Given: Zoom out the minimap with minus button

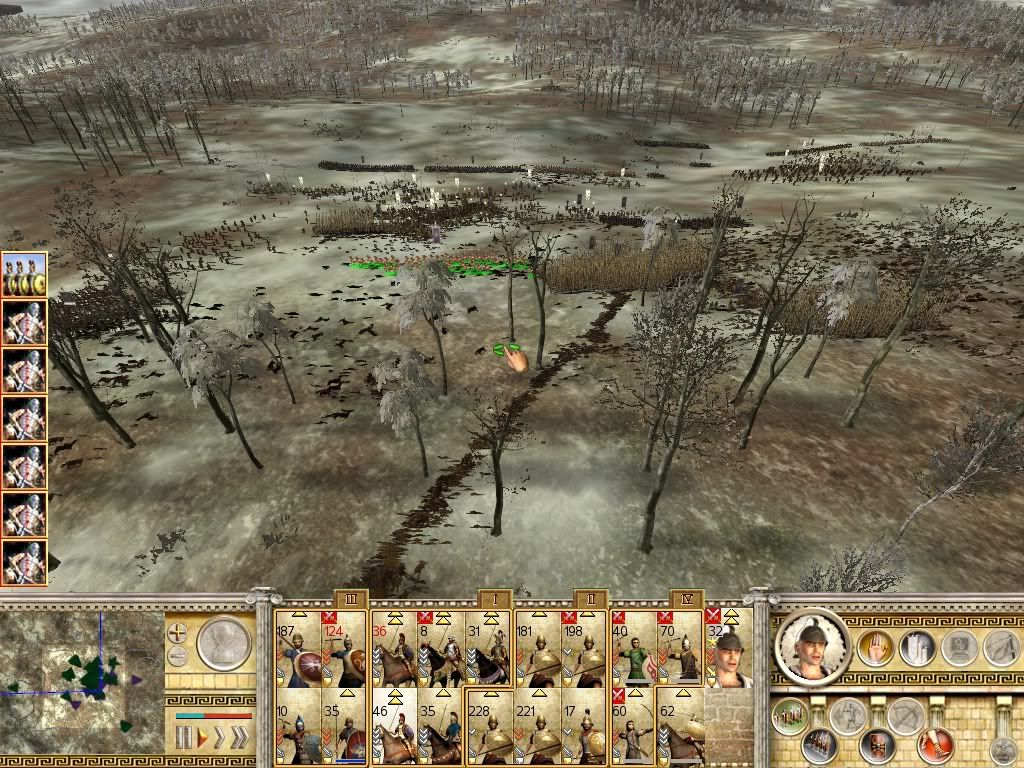Looking at the screenshot, I should pos(178,657).
